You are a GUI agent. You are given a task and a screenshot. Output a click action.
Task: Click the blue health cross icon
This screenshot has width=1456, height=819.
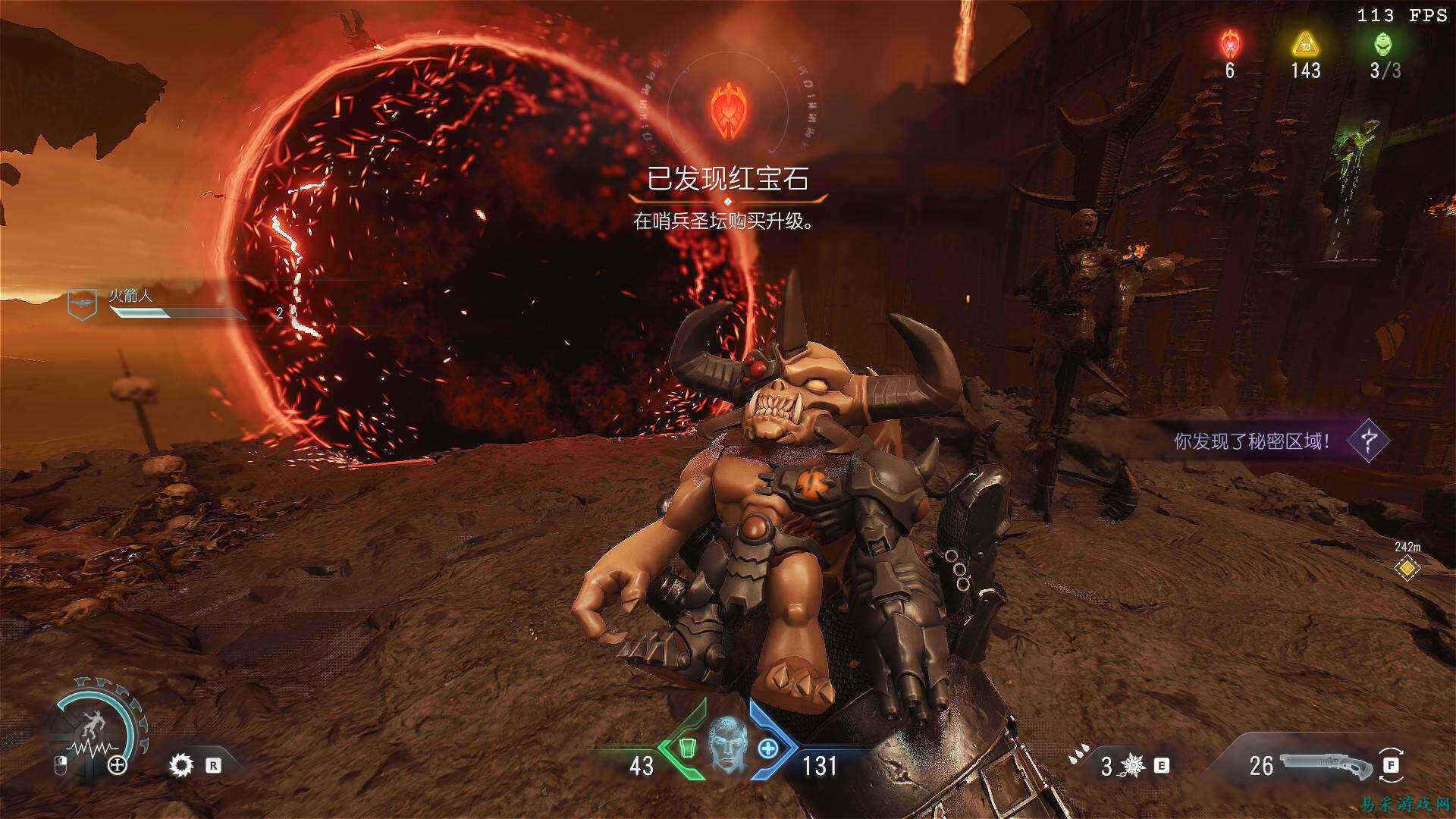coord(768,748)
